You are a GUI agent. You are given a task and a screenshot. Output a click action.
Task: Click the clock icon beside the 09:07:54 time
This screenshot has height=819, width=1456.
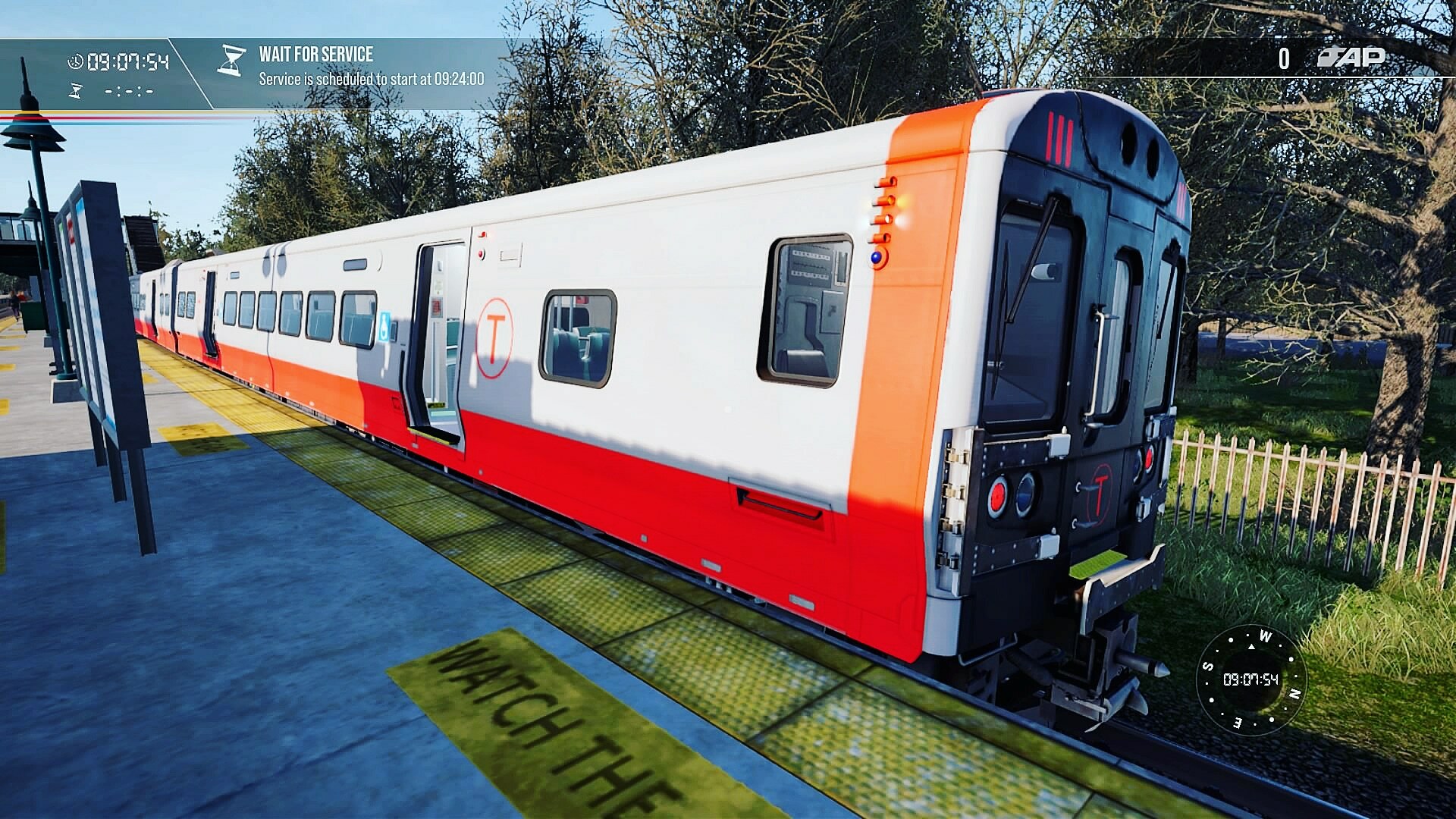pos(74,59)
